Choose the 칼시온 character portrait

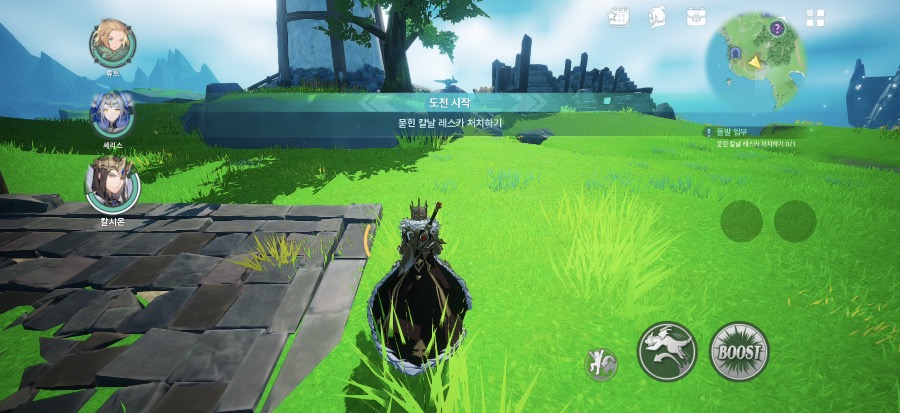pos(112,186)
